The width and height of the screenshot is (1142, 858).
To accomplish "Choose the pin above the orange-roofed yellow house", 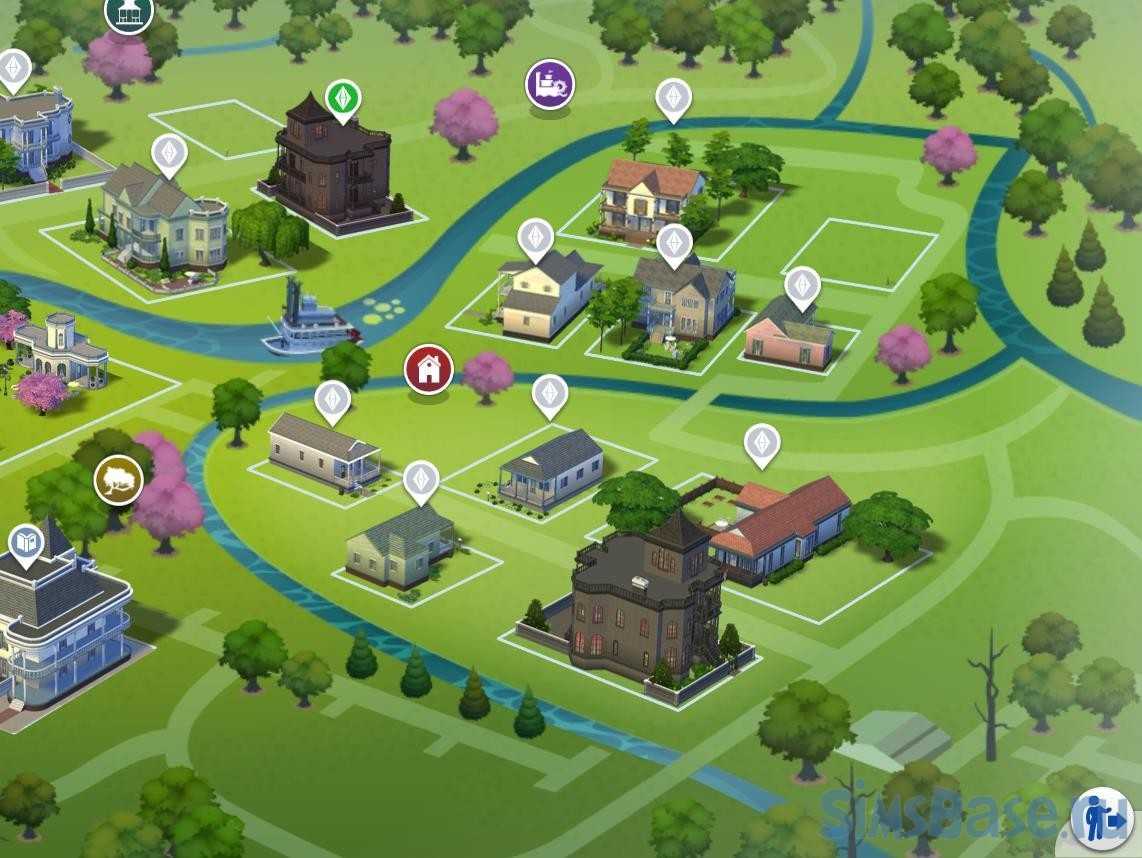I will pyautogui.click(x=674, y=99).
